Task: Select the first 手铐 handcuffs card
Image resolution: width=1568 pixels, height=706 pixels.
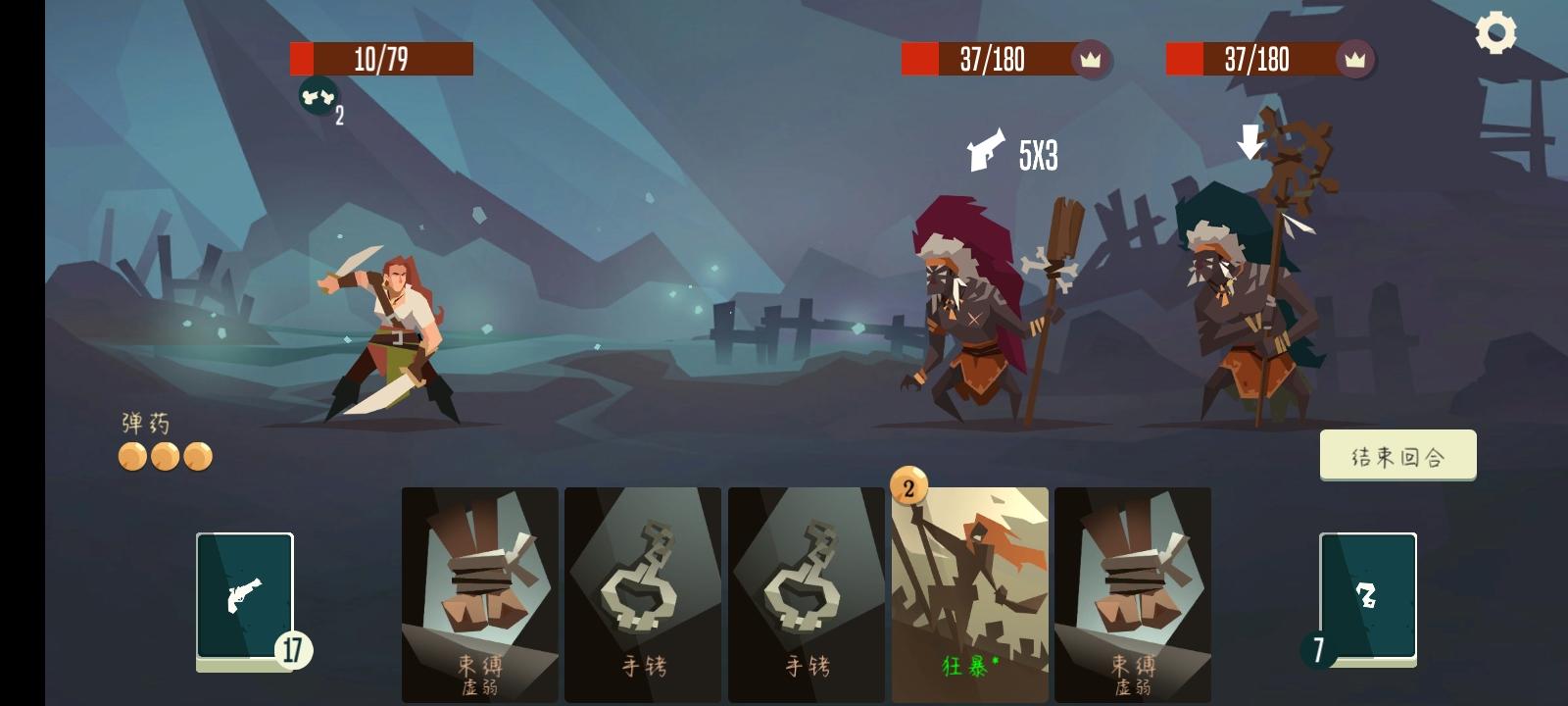Action: 642,588
